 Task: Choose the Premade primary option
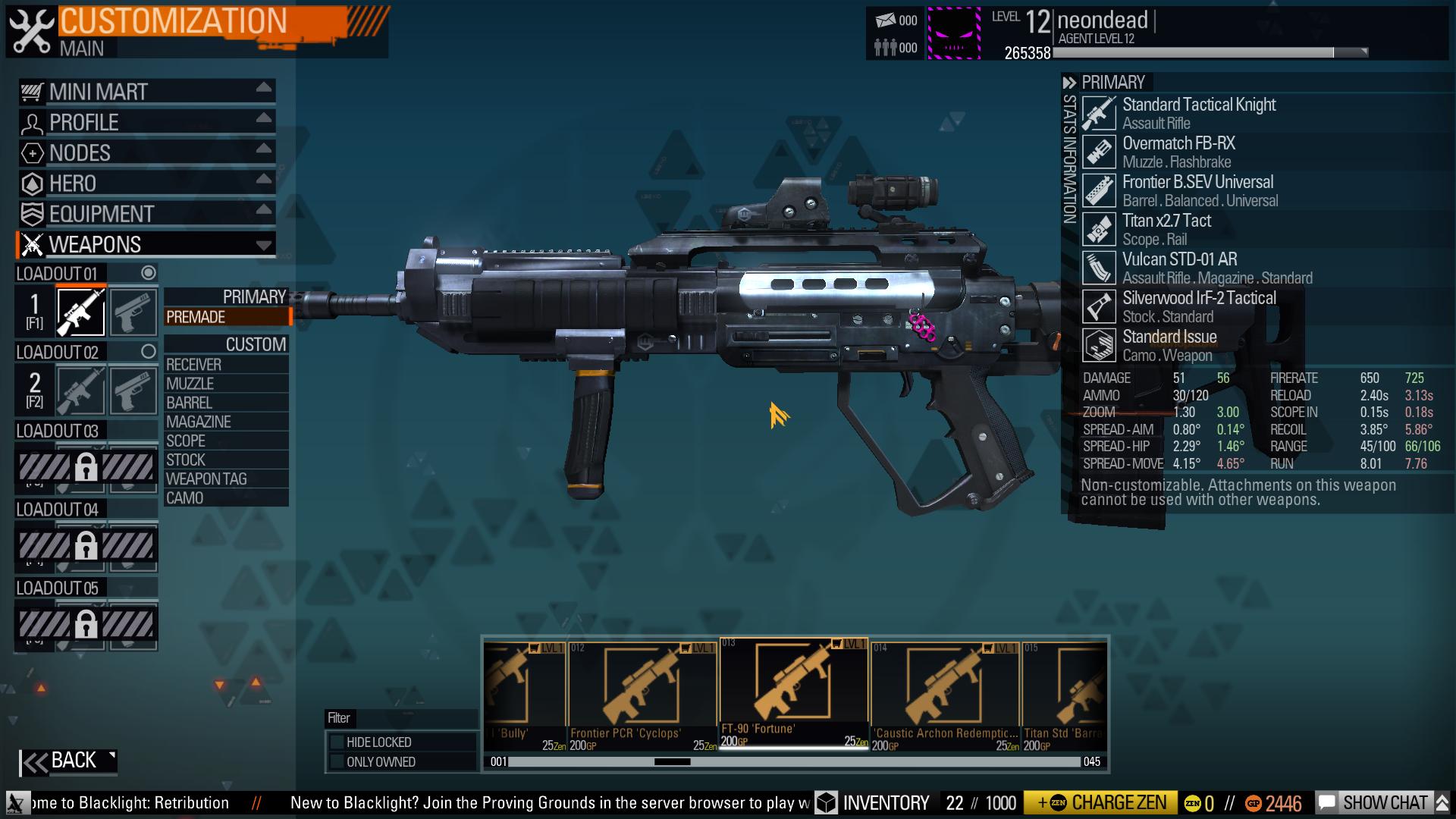click(x=226, y=317)
